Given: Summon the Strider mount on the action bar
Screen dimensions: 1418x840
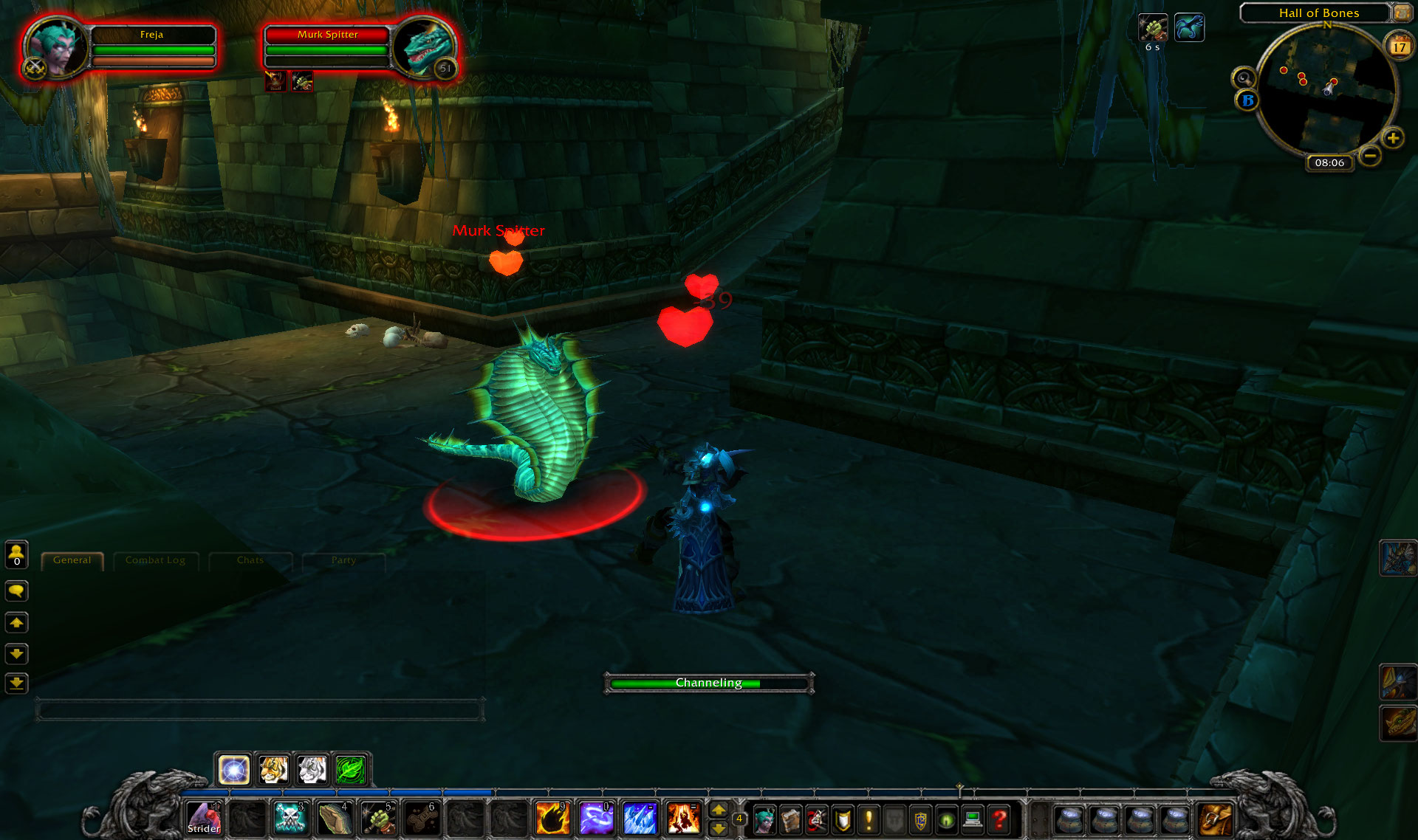Looking at the screenshot, I should click(x=203, y=818).
